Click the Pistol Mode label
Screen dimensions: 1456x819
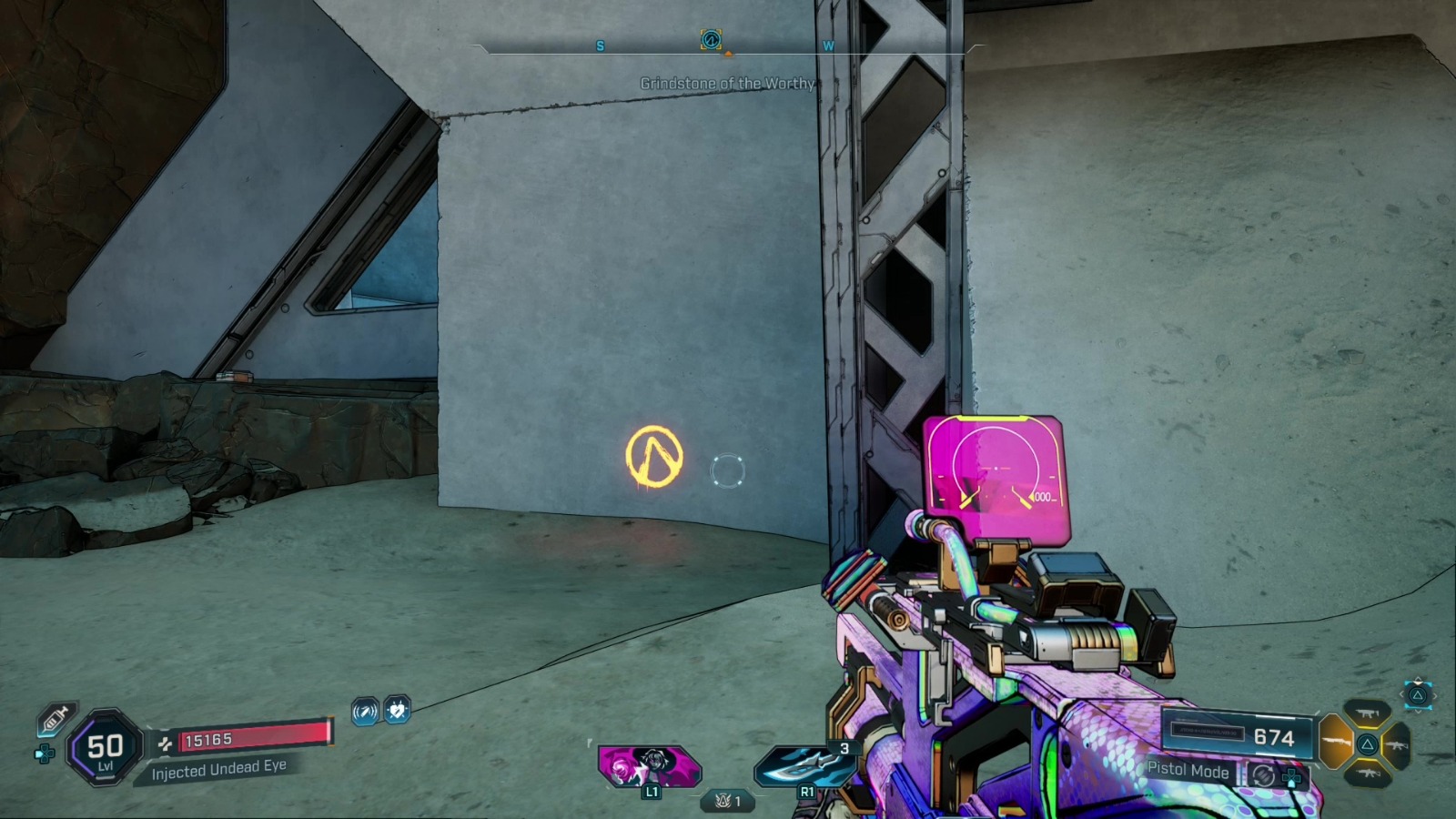coord(1188,771)
